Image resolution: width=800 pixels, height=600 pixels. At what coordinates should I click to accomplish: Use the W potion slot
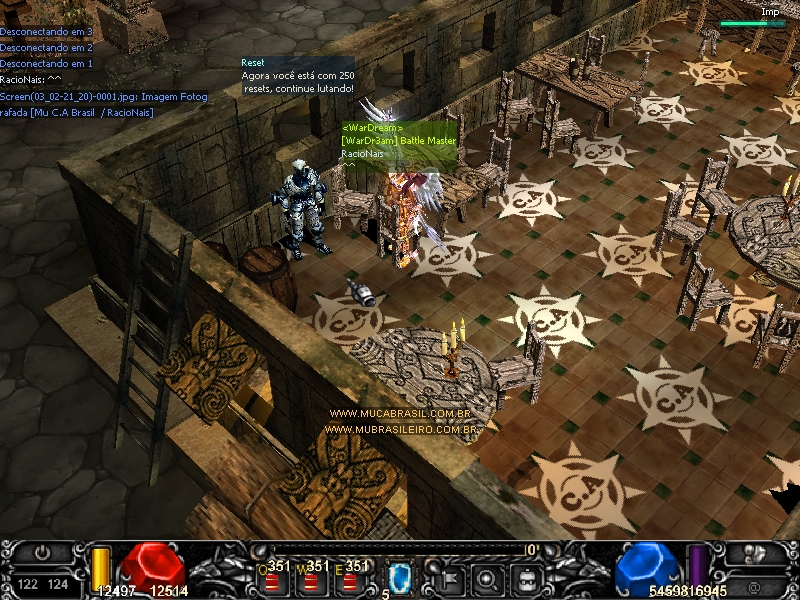(315, 577)
